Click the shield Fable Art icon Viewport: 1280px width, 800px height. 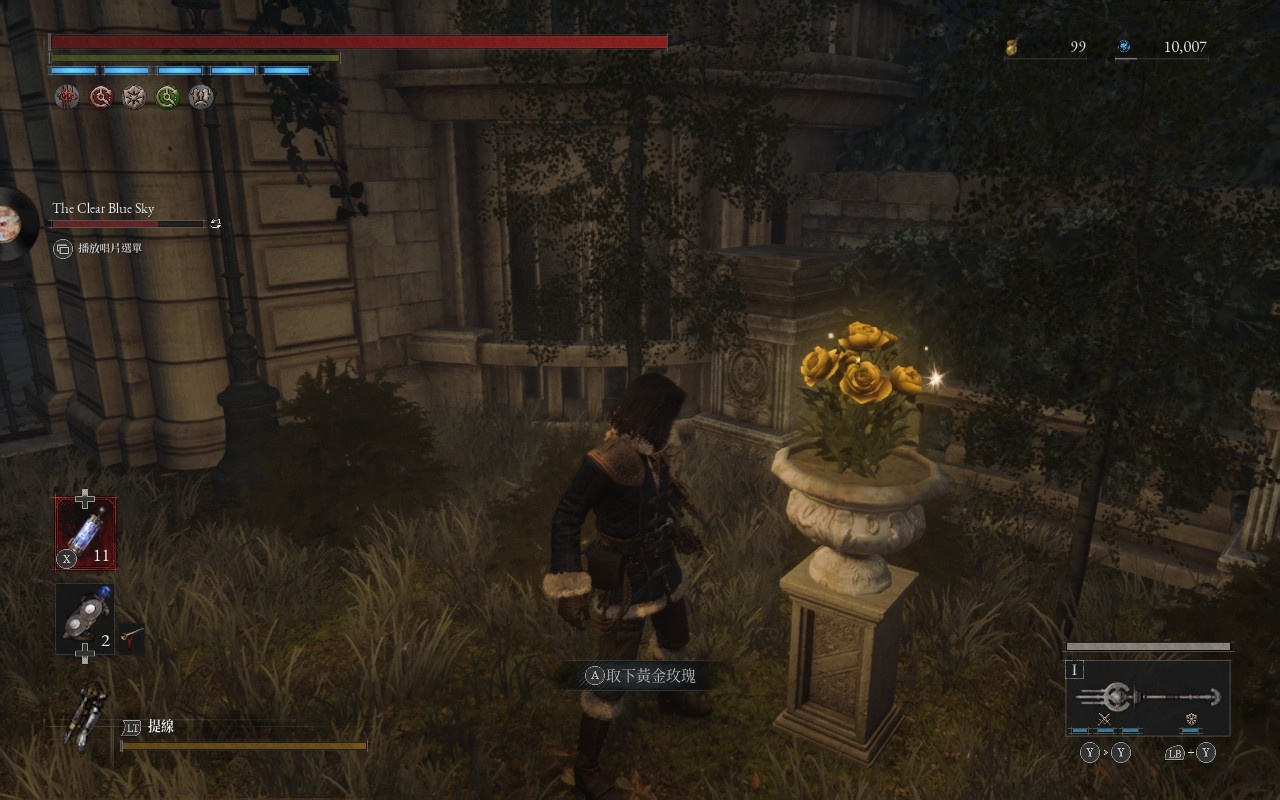pos(1191,719)
